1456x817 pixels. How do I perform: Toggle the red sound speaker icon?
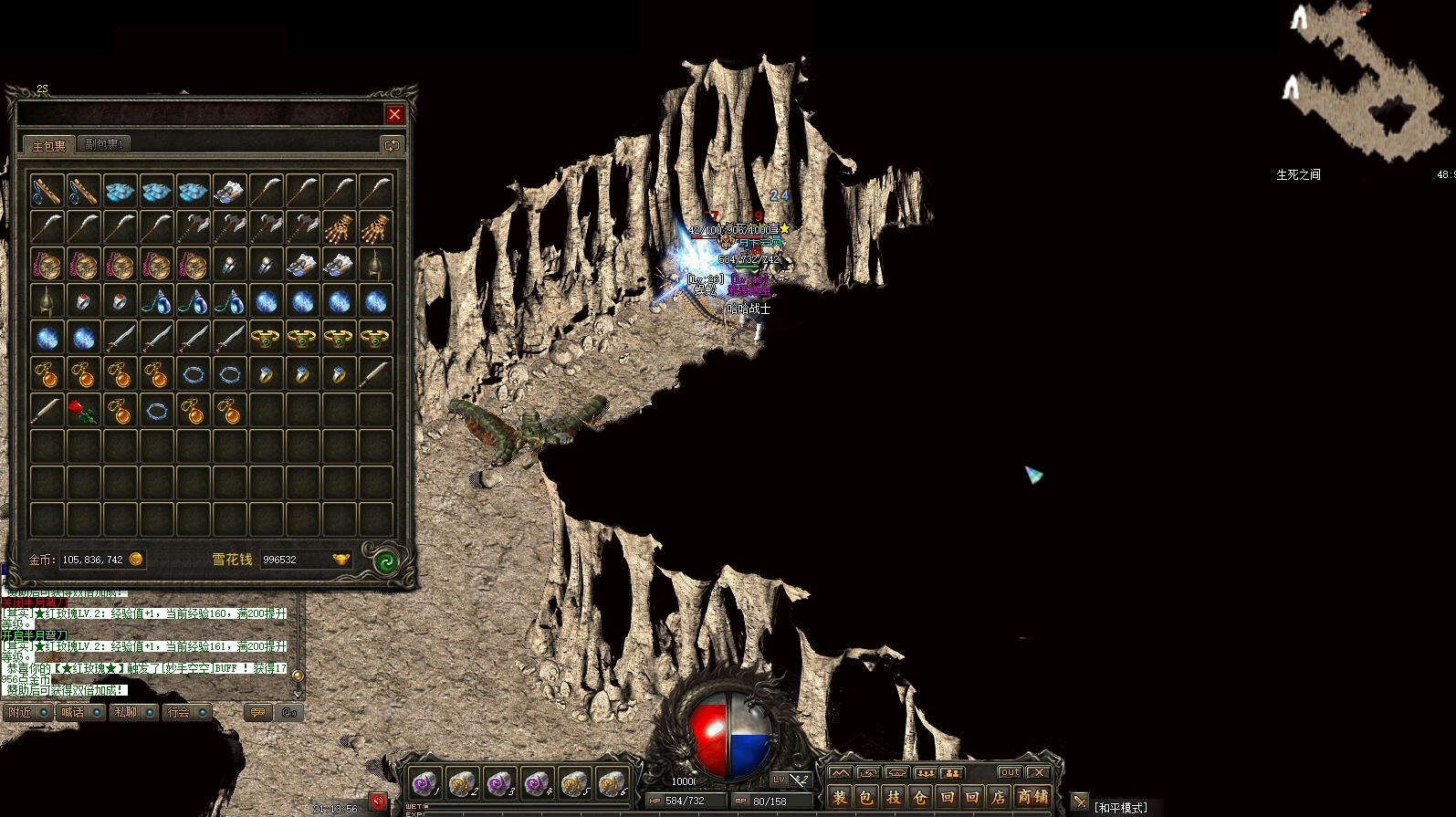[x=378, y=801]
